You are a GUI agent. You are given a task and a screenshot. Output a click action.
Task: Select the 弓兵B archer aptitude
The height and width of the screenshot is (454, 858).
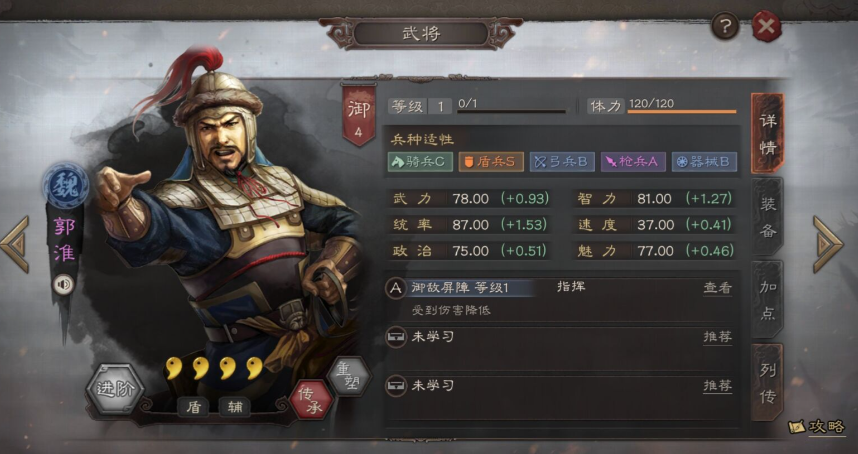(x=561, y=161)
